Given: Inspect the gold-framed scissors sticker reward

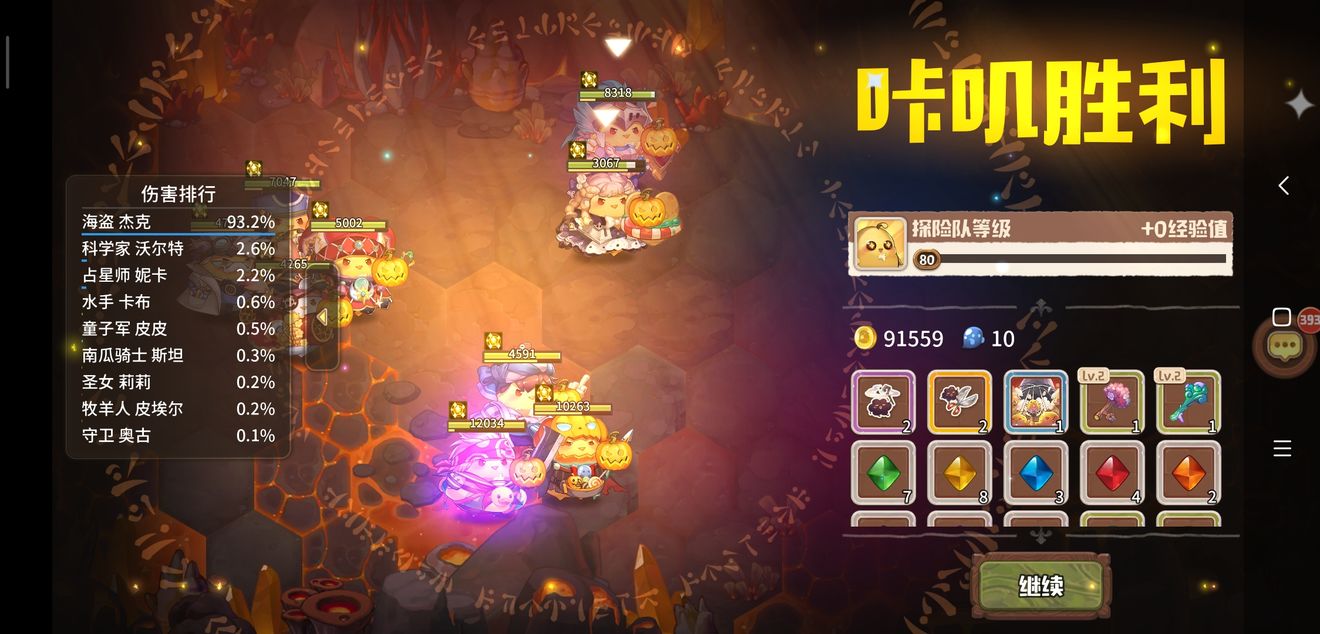Looking at the screenshot, I should coord(959,402).
